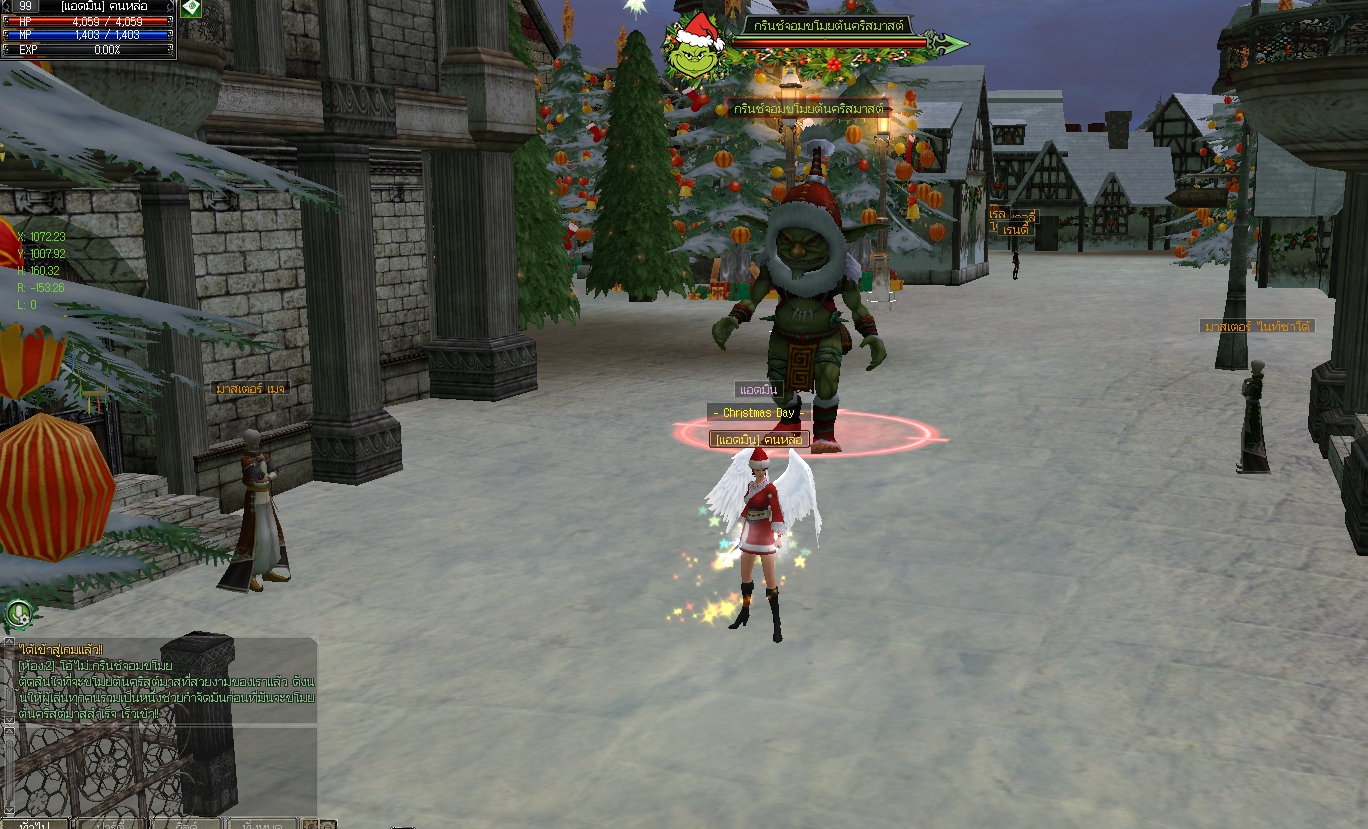Open the green envelope mail icon
The width and height of the screenshot is (1368, 829).
pos(190,8)
